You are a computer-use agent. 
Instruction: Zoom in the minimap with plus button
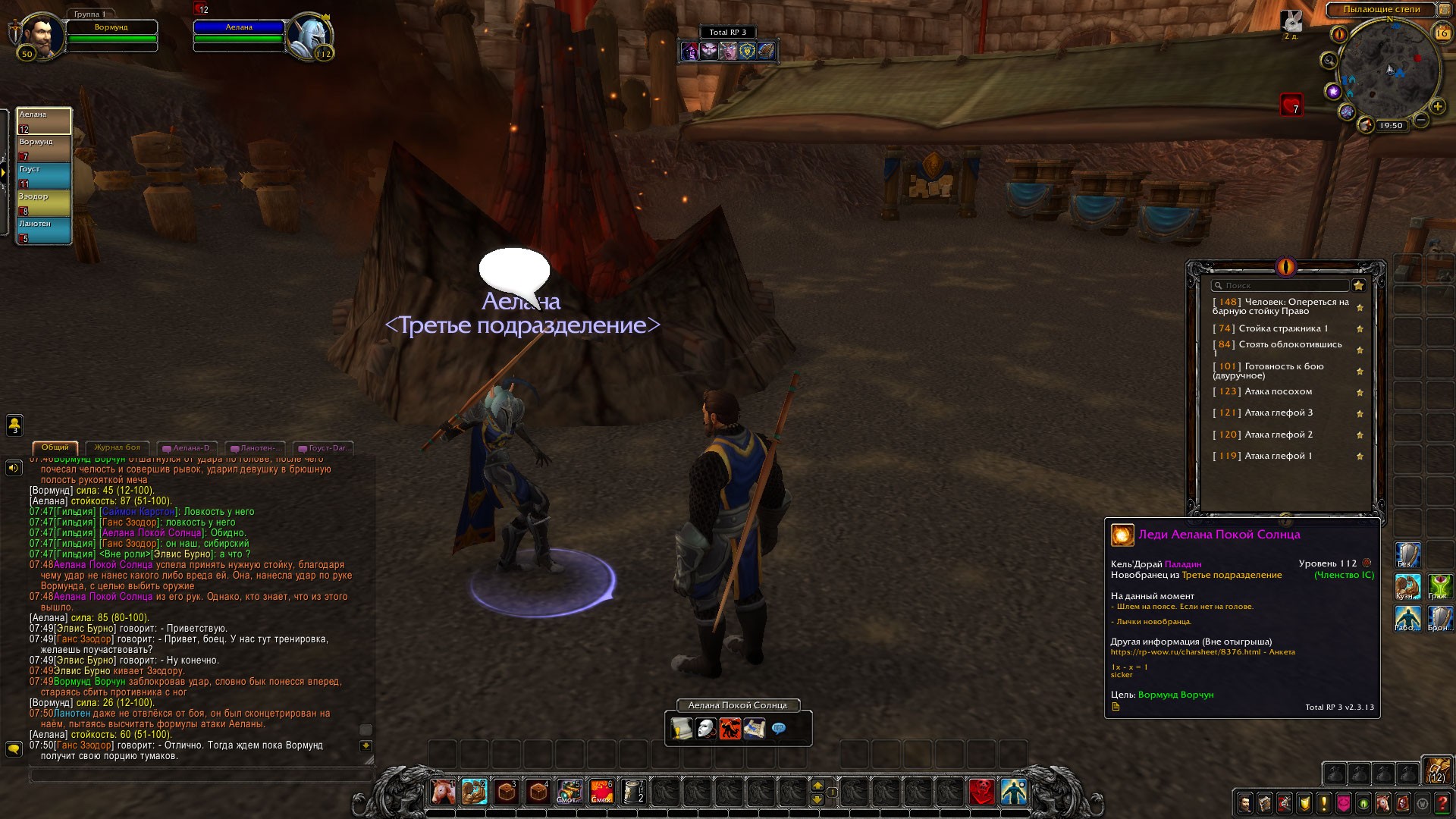pyautogui.click(x=1437, y=107)
